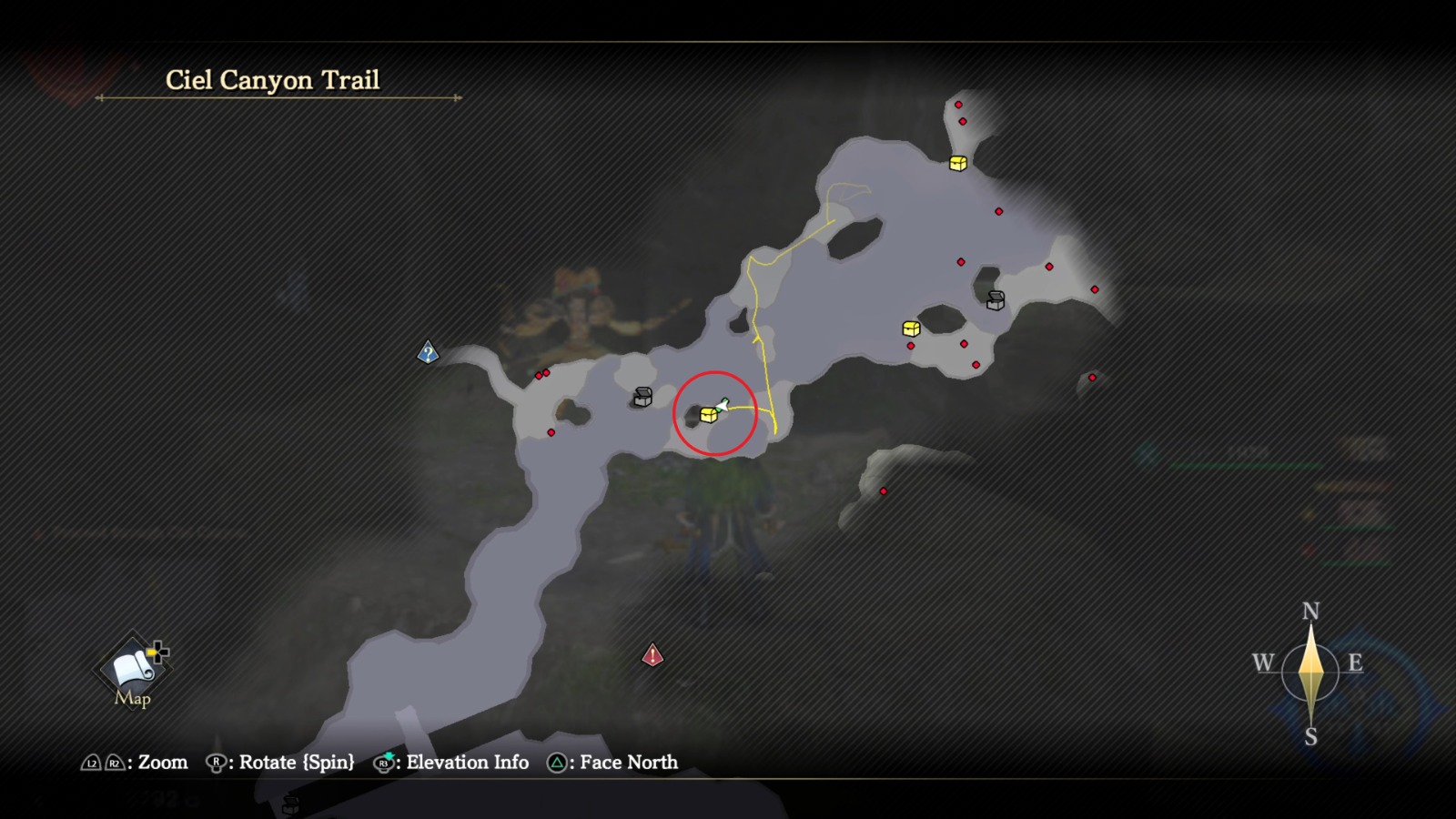Select the Elevation Info prompt
Screen dimensions: 1456x819
coord(465,763)
